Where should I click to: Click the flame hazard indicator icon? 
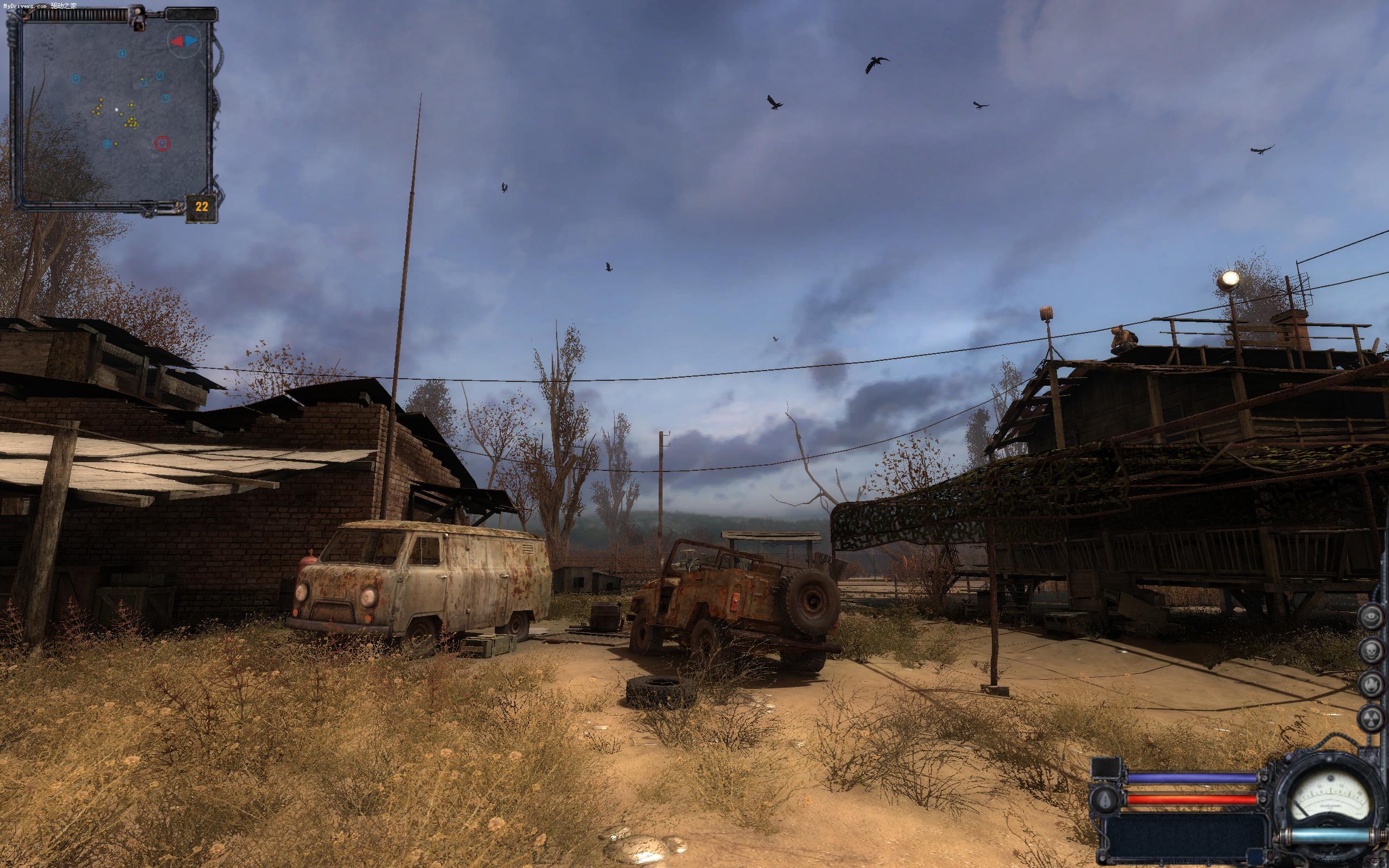click(x=1370, y=684)
